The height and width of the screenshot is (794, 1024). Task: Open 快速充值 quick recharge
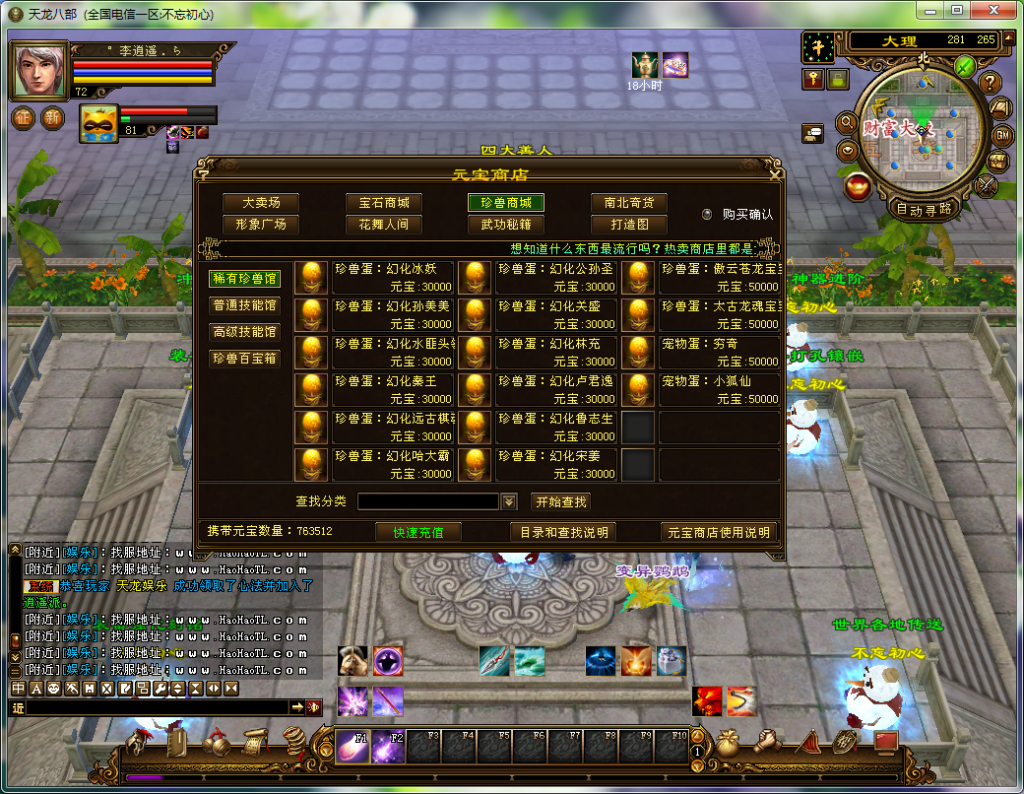(x=418, y=532)
